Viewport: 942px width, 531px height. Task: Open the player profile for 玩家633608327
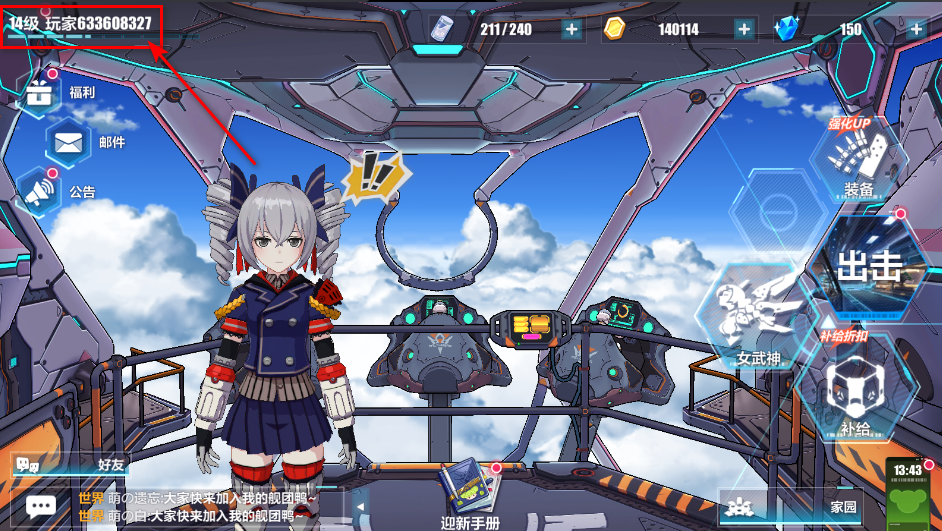coord(82,24)
